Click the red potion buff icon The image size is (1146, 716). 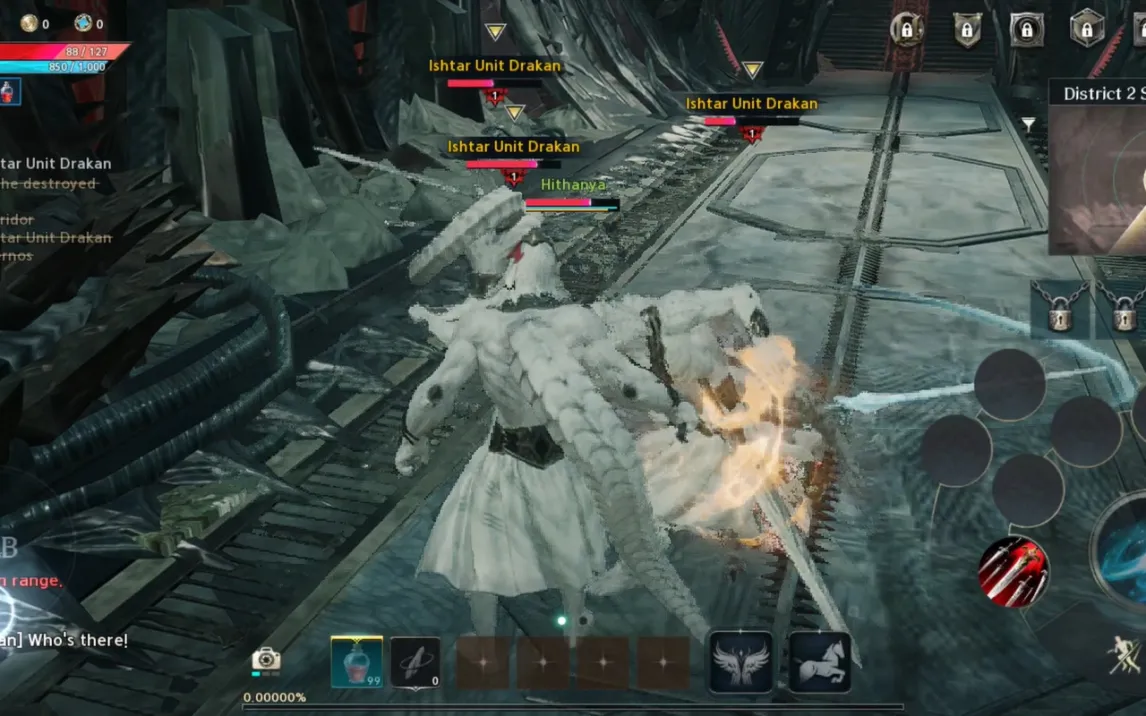tap(10, 92)
